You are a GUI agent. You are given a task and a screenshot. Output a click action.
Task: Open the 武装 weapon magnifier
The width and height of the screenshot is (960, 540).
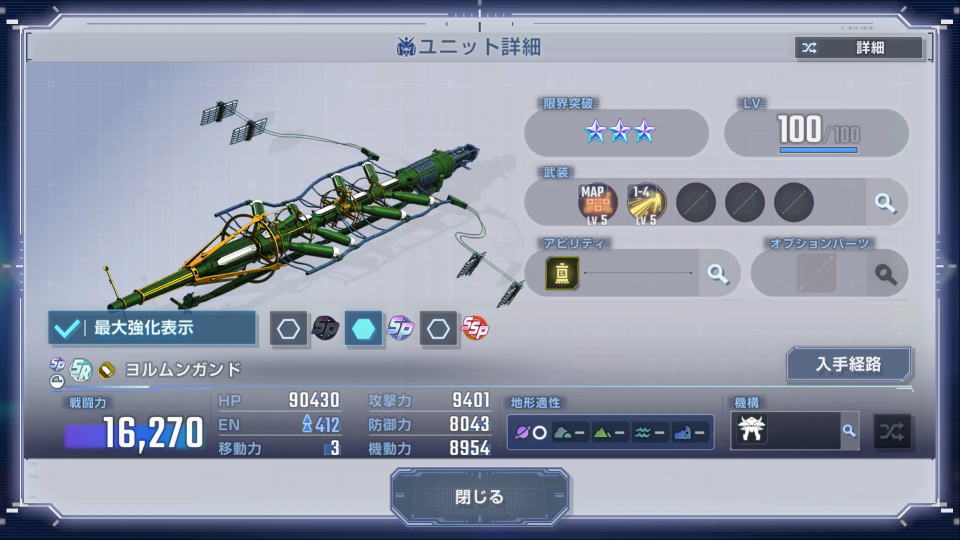[885, 203]
